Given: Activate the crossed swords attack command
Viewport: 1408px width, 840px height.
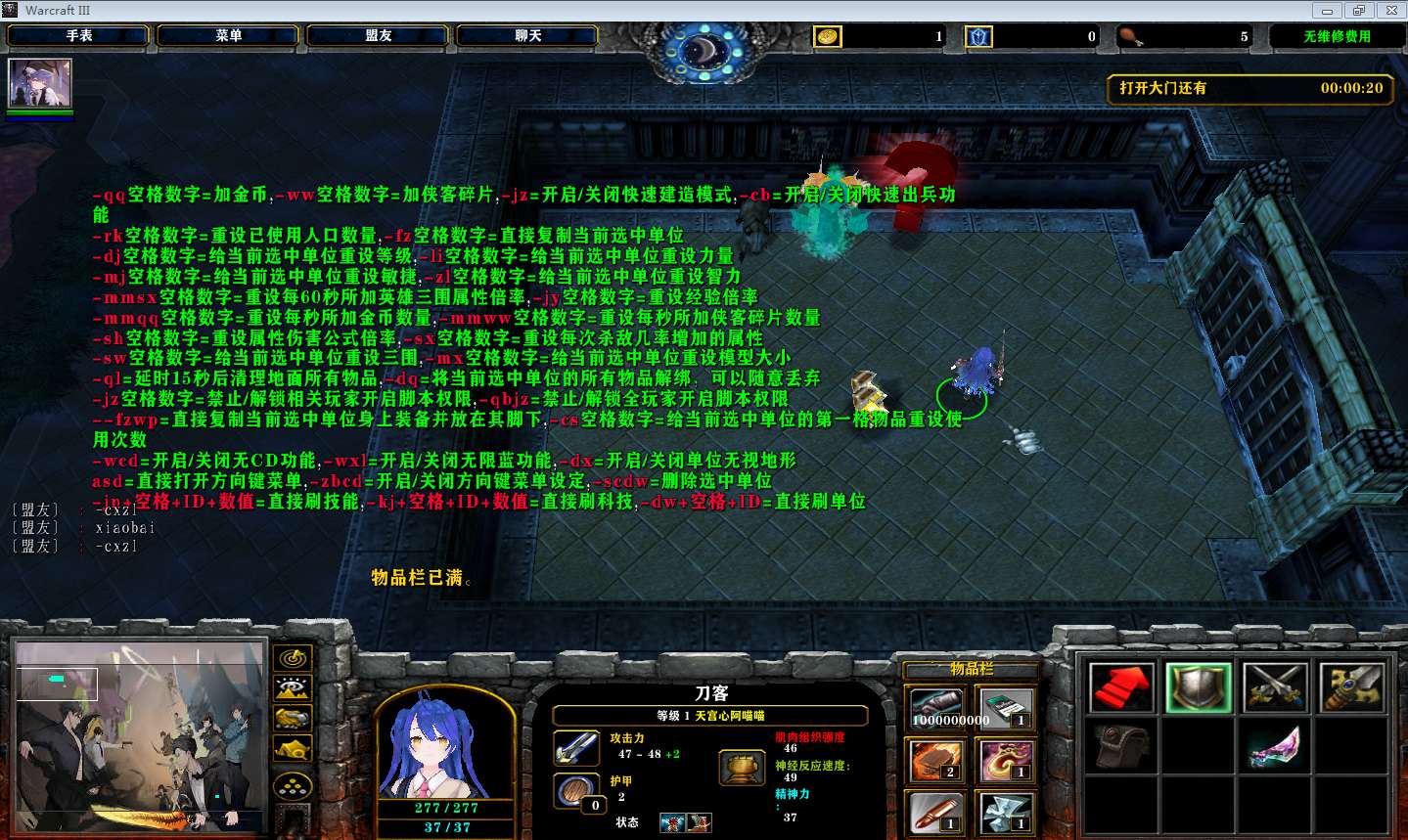Looking at the screenshot, I should click(x=1275, y=687).
